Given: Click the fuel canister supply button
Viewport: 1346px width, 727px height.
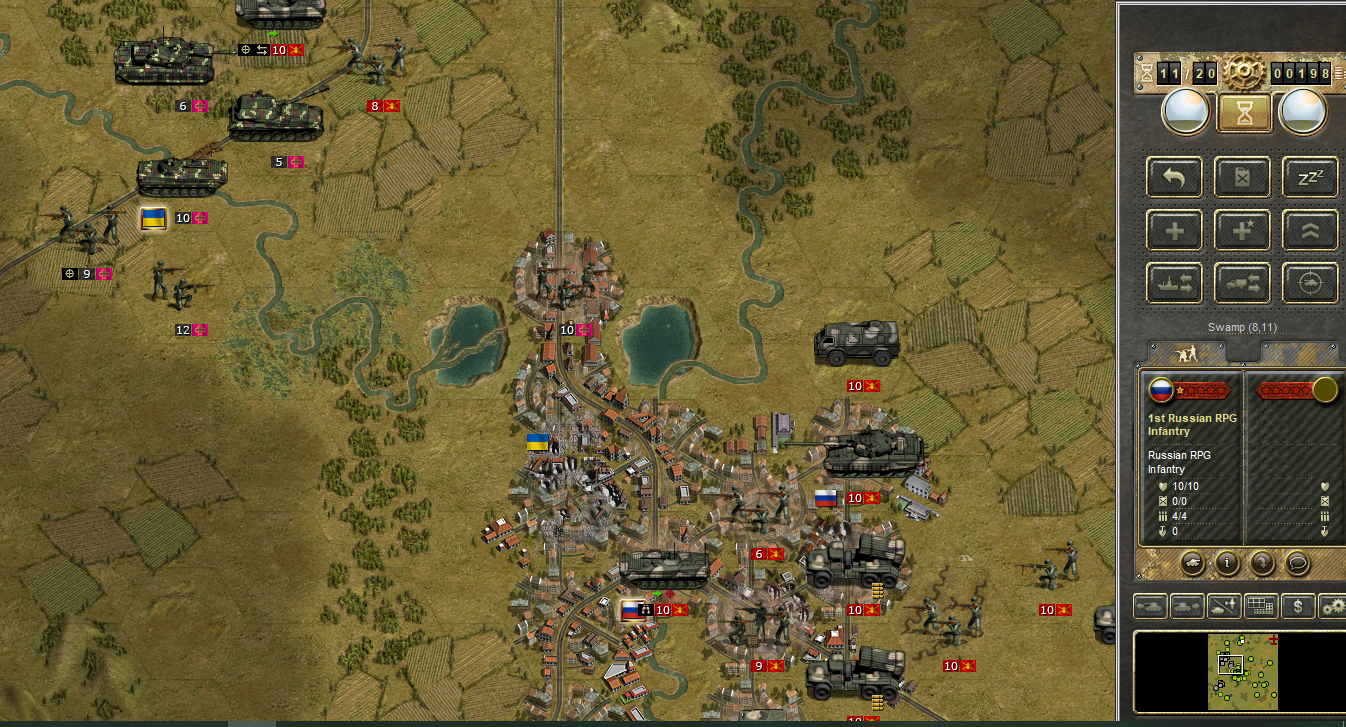Looking at the screenshot, I should 1243,178.
